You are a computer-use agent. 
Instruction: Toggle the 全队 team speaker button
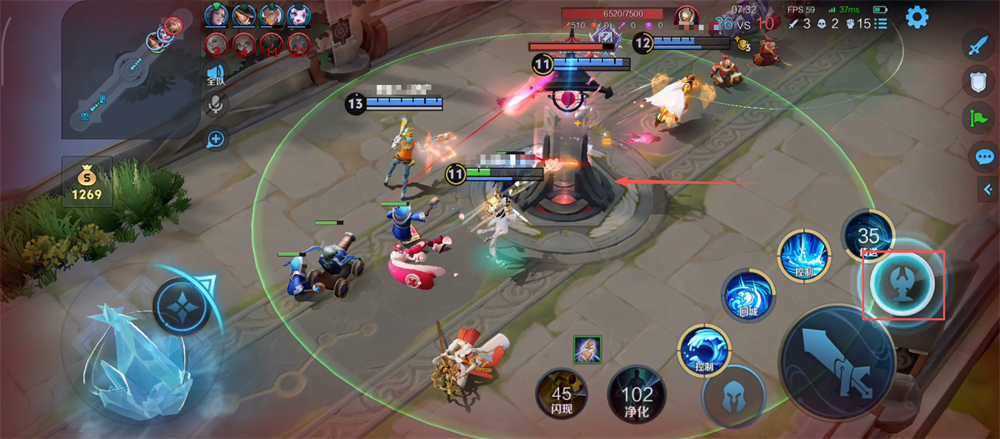click(x=215, y=75)
